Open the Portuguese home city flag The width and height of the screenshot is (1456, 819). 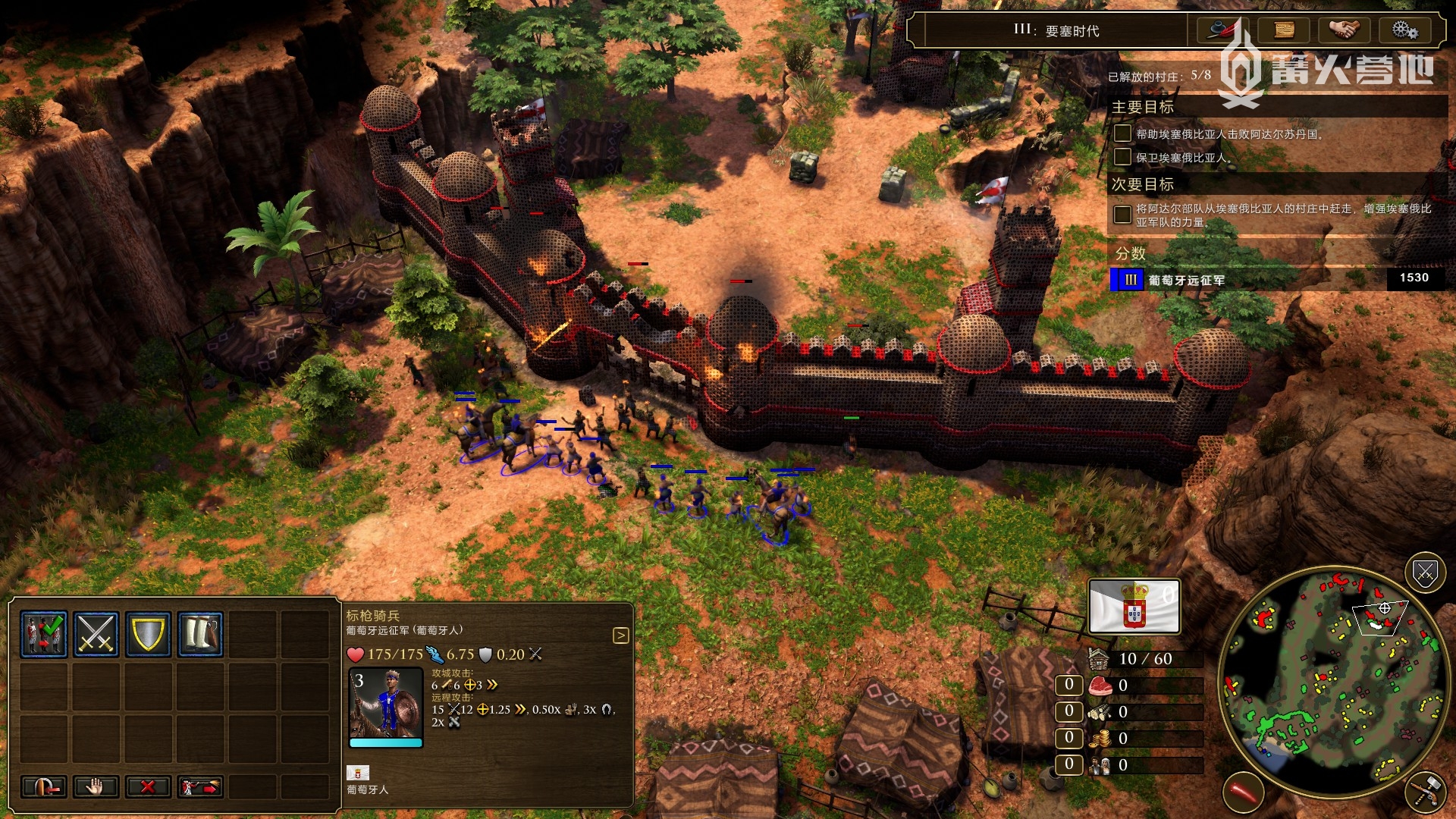point(1134,606)
